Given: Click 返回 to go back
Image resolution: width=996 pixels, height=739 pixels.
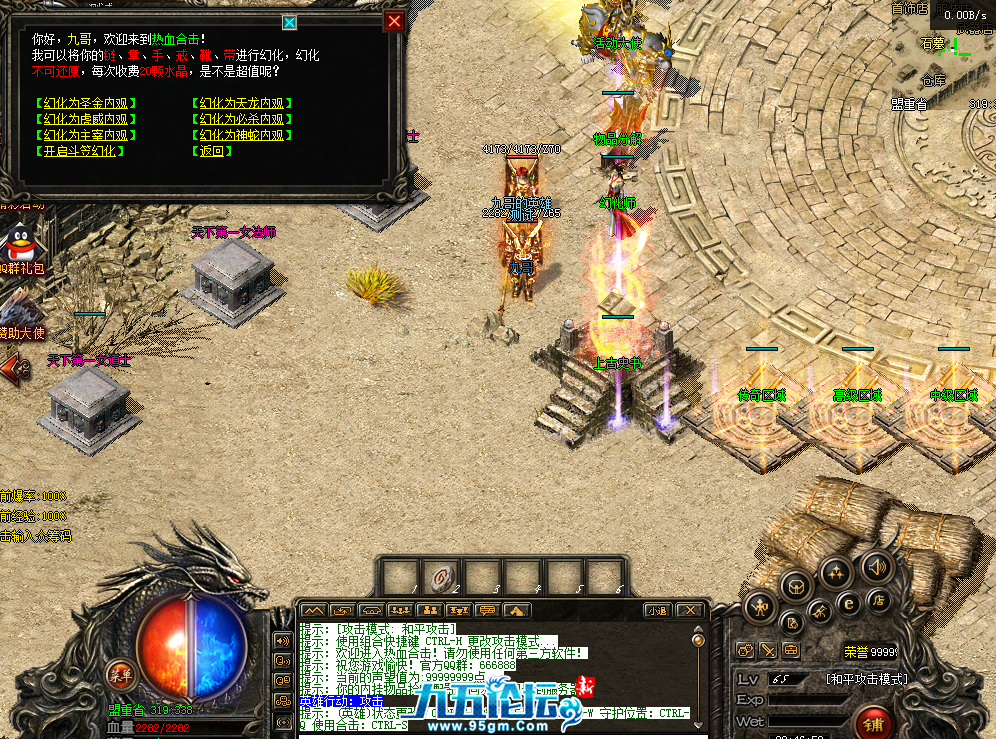Looking at the screenshot, I should [212, 151].
